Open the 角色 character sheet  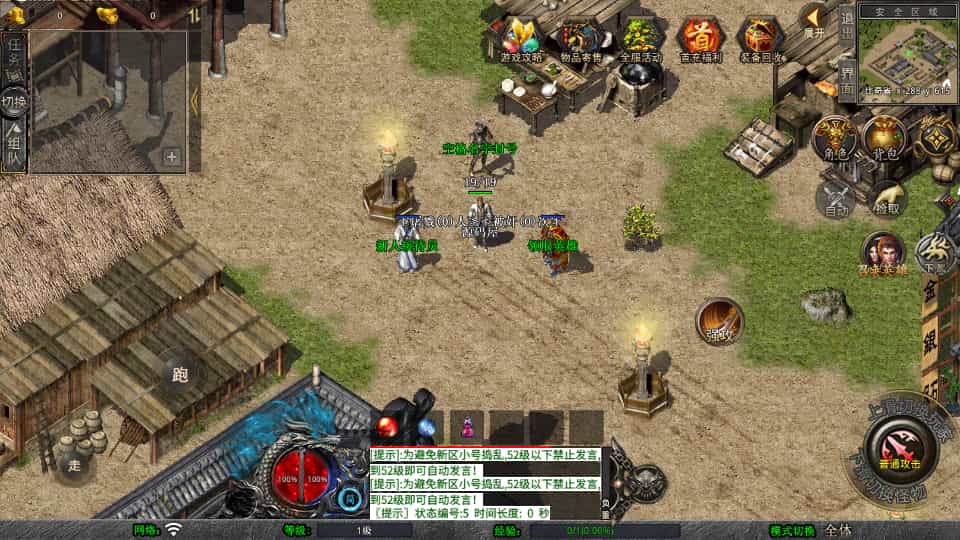coord(835,139)
